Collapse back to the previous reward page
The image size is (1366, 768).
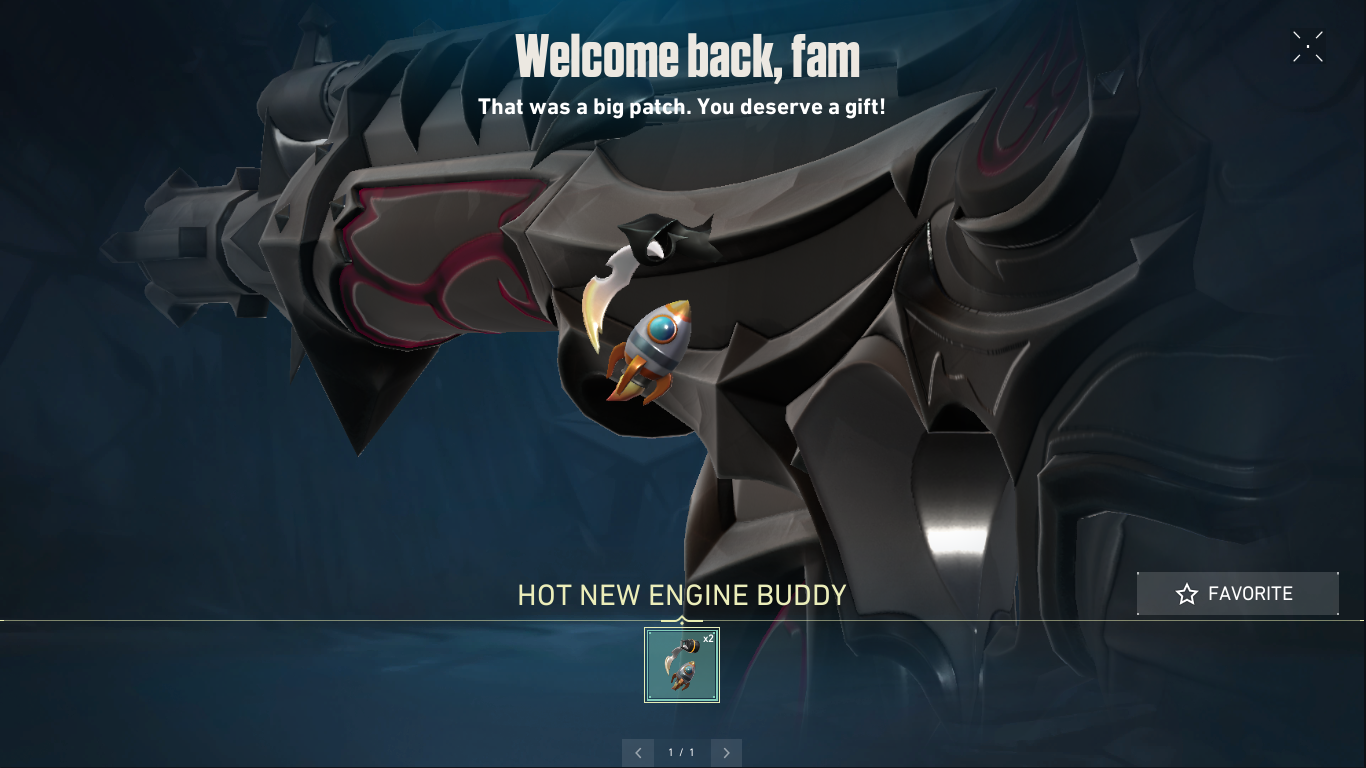[x=638, y=752]
